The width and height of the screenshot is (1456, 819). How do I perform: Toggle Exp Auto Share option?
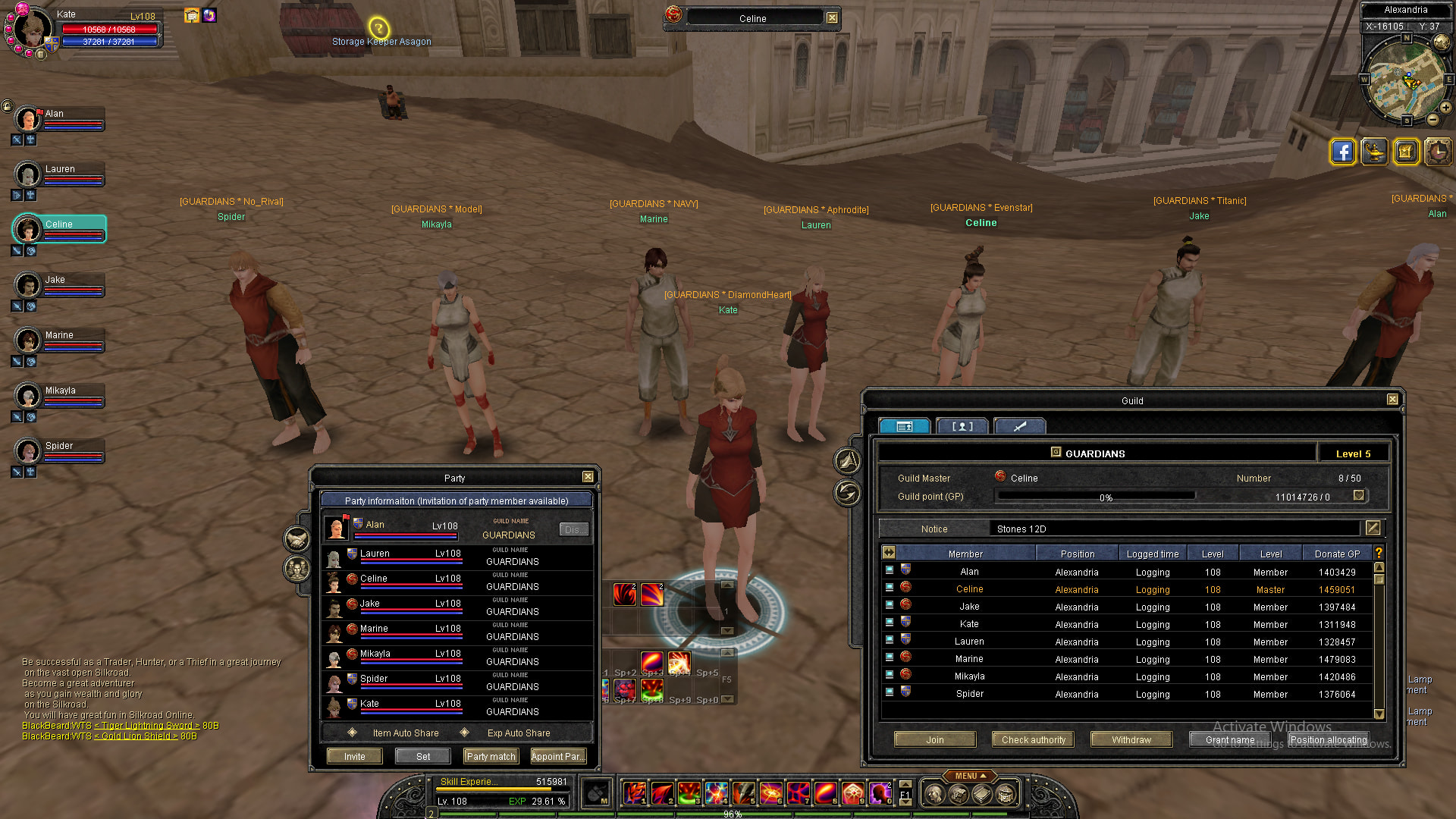(x=464, y=733)
